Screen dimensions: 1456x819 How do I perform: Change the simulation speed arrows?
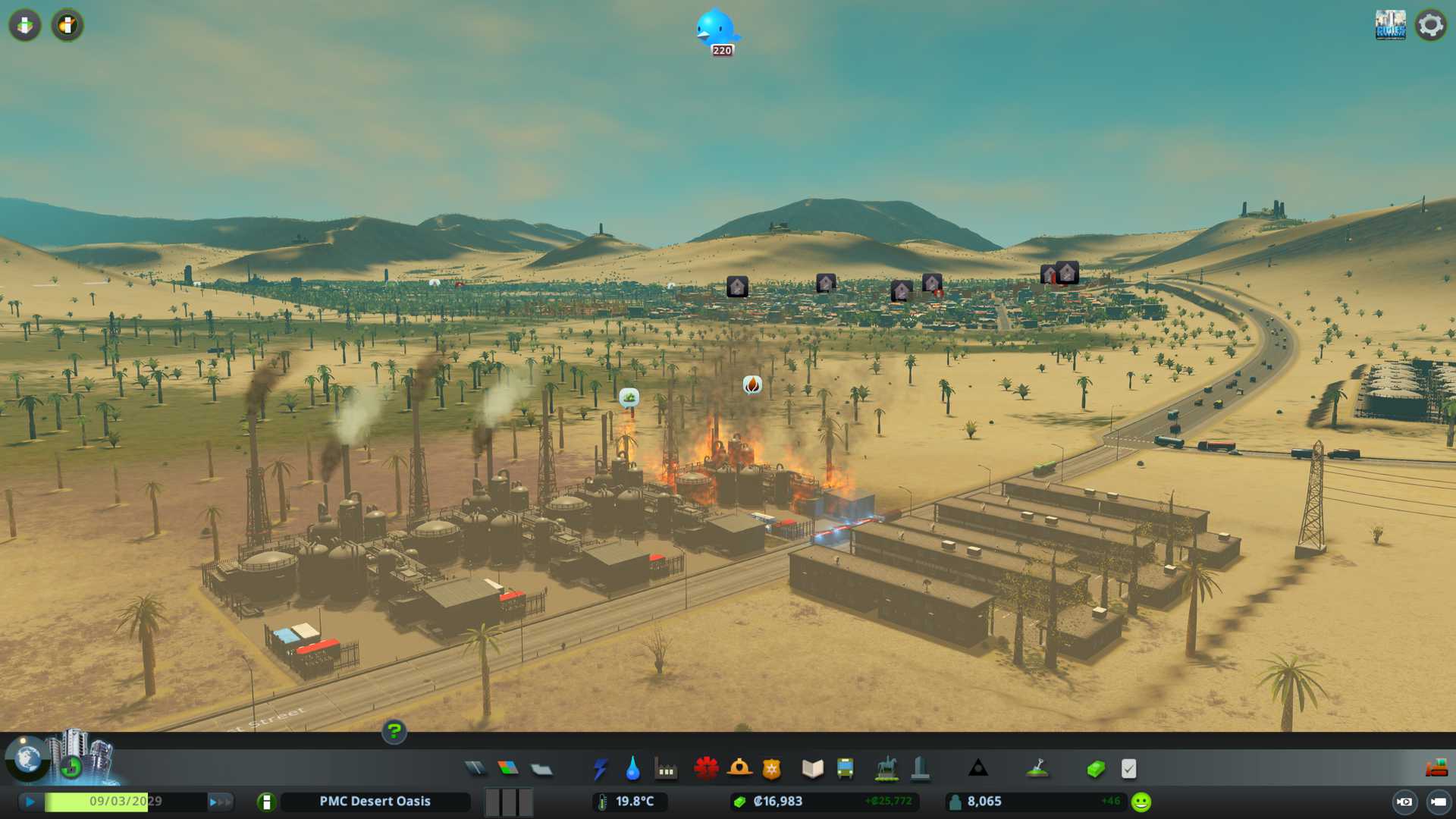pyautogui.click(x=220, y=802)
